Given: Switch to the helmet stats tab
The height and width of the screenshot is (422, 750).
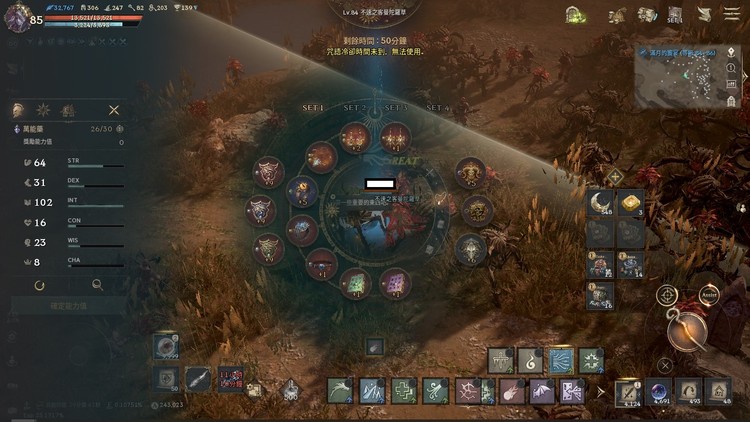Looking at the screenshot, I should [x=18, y=110].
